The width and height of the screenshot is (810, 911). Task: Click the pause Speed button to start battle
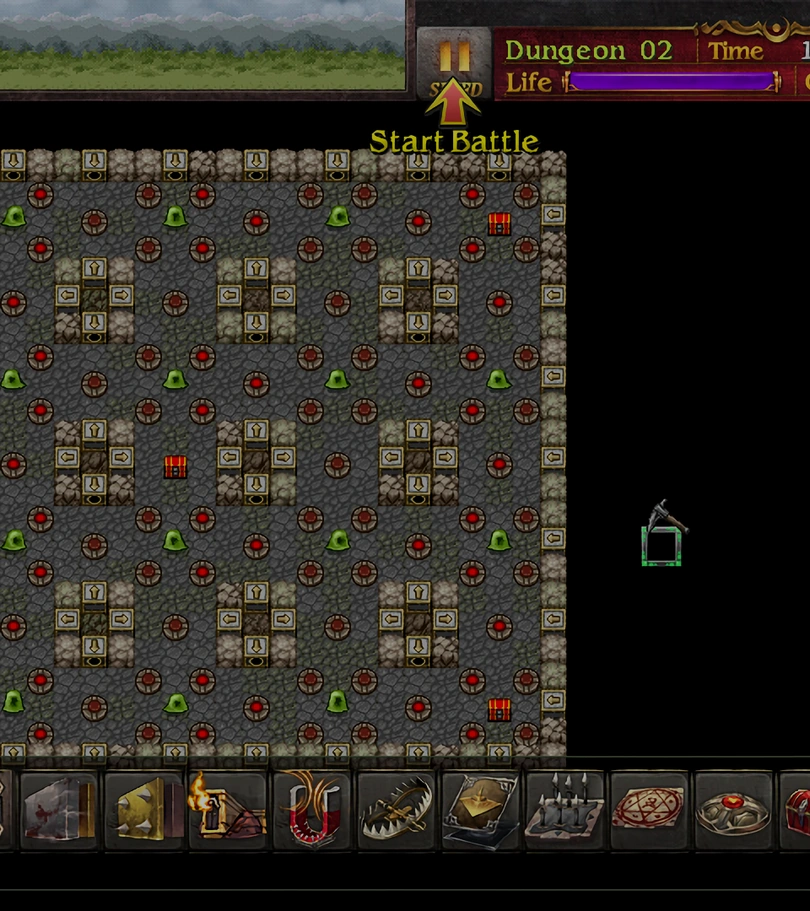pyautogui.click(x=453, y=63)
